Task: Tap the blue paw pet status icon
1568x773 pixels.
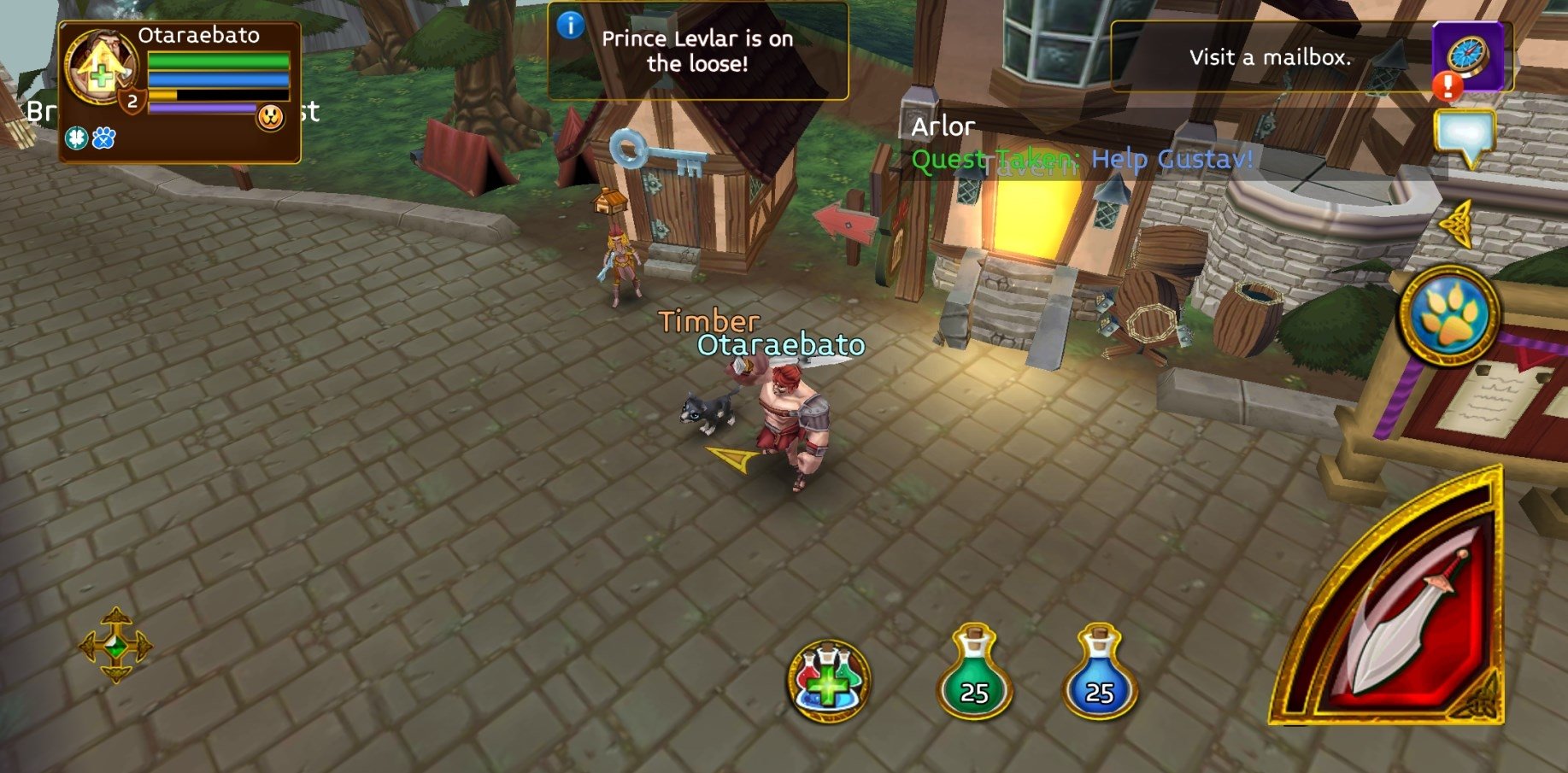Action: [x=103, y=138]
